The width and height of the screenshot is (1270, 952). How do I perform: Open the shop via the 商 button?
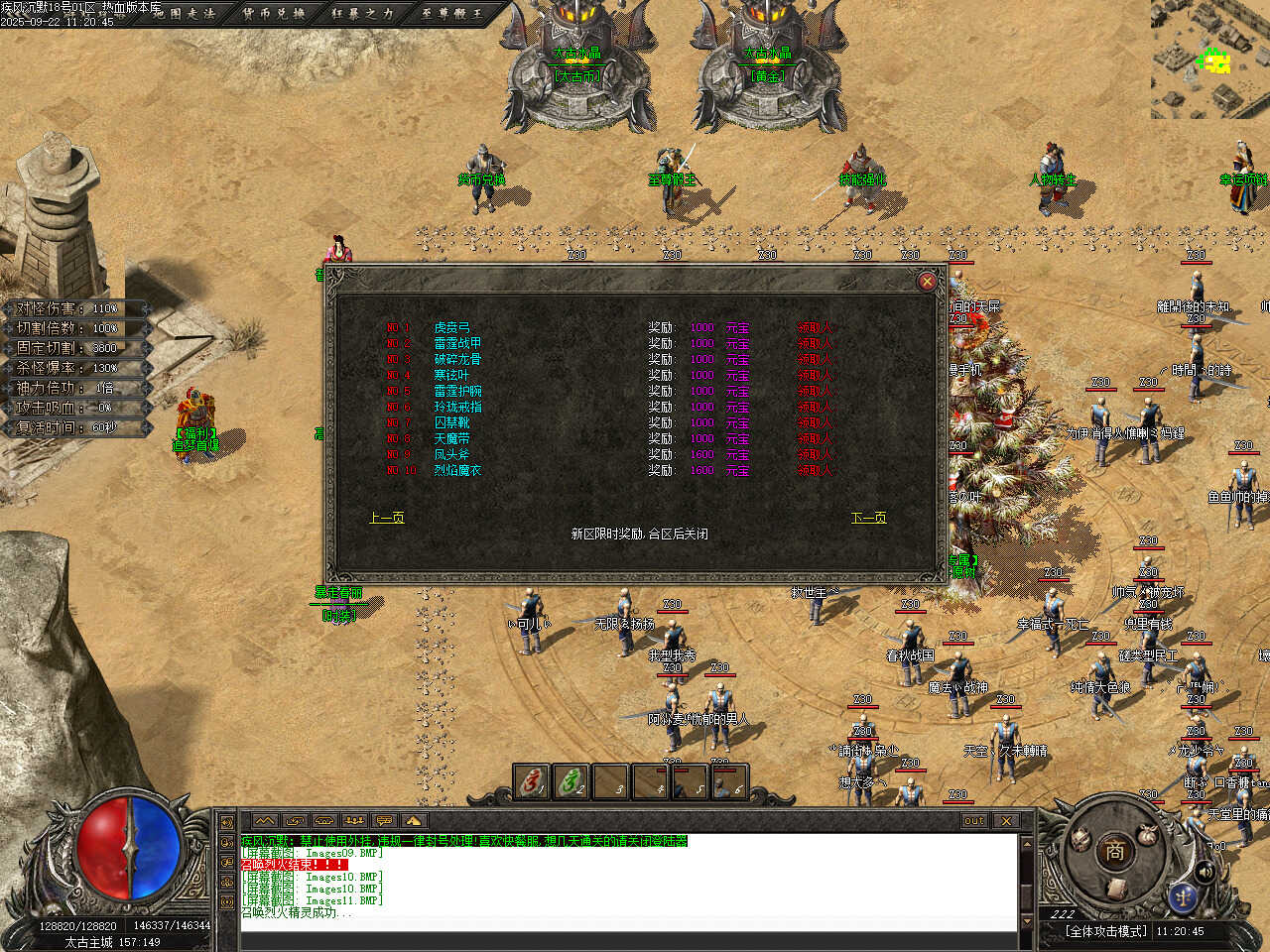(x=1113, y=851)
